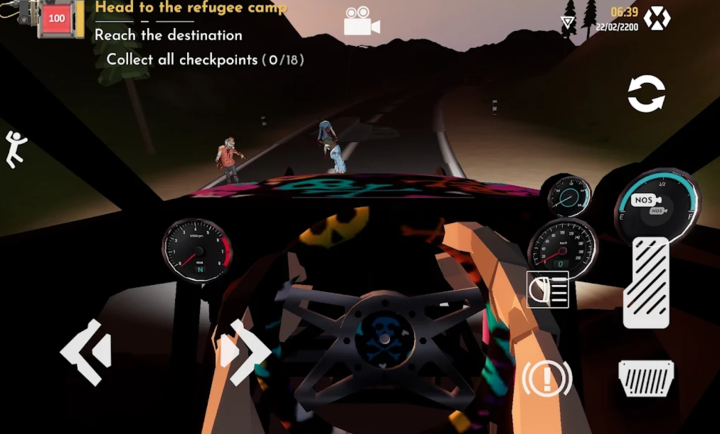Toggle the headlights icon
720x434 pixels.
pyautogui.click(x=547, y=290)
